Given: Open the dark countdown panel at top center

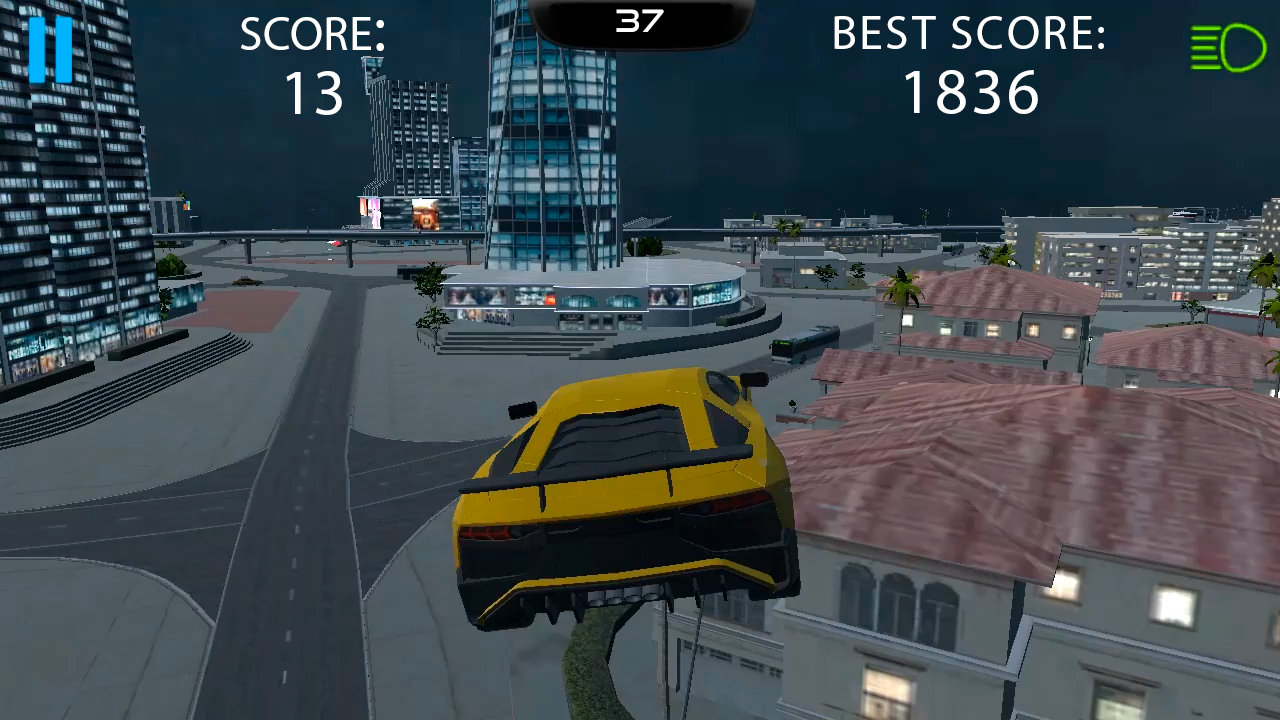Looking at the screenshot, I should (640, 18).
